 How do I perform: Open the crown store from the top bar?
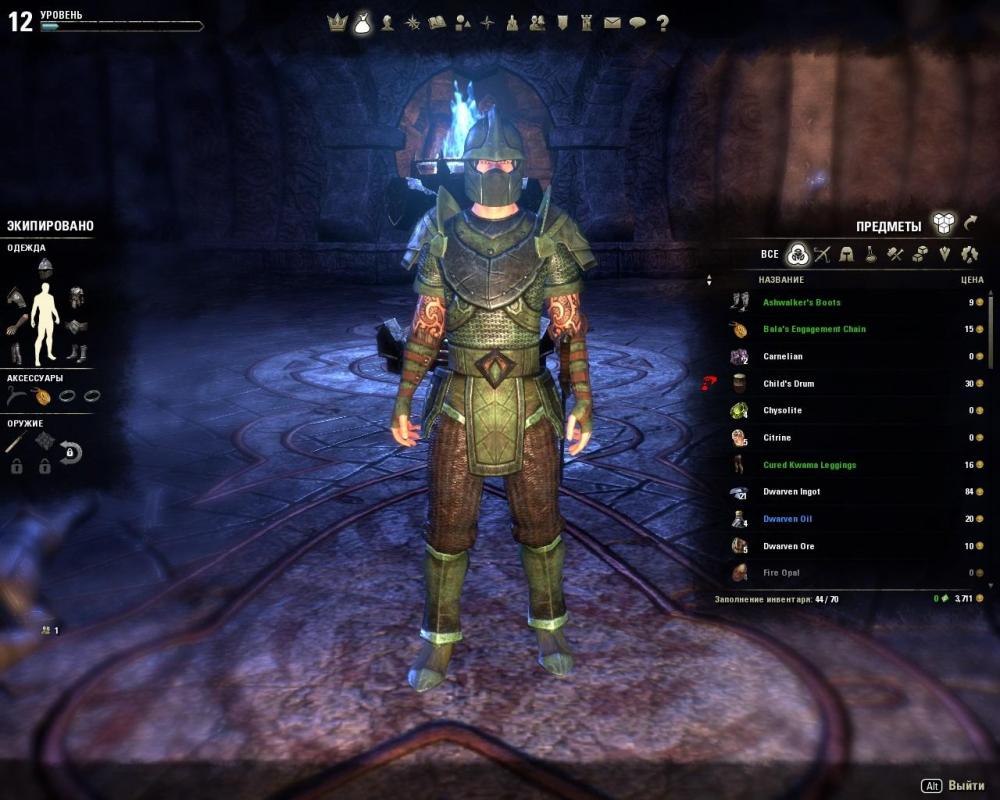[x=337, y=22]
